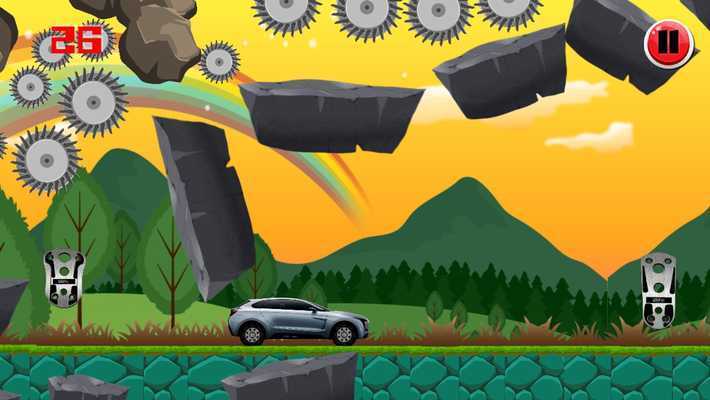
Task: Pause the game with the red button
Action: [669, 44]
